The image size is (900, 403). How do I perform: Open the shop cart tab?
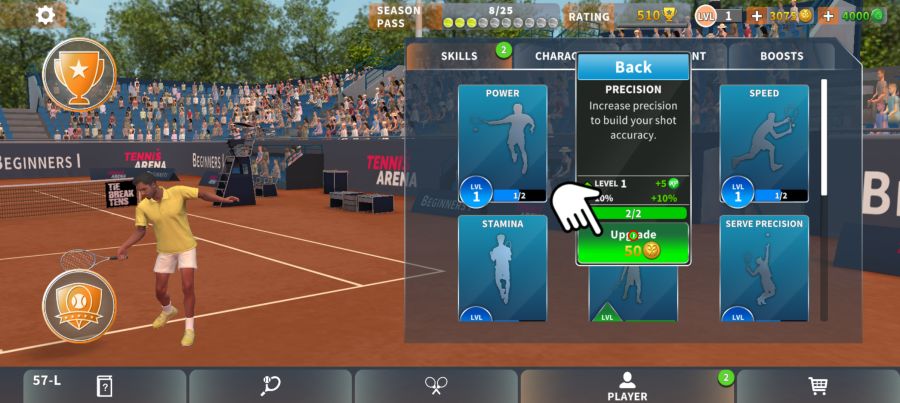[818, 386]
